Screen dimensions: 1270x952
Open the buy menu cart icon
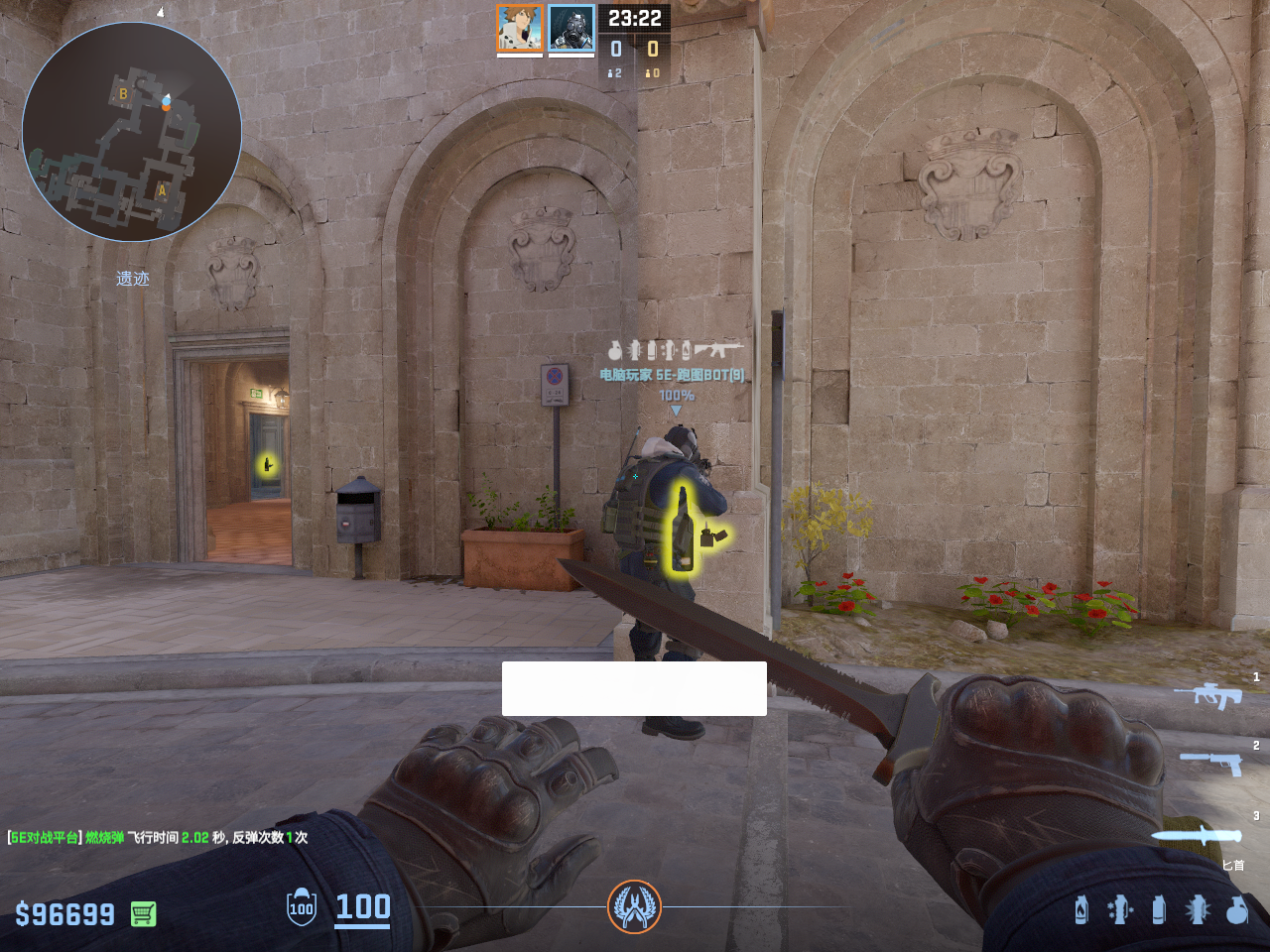[x=144, y=913]
